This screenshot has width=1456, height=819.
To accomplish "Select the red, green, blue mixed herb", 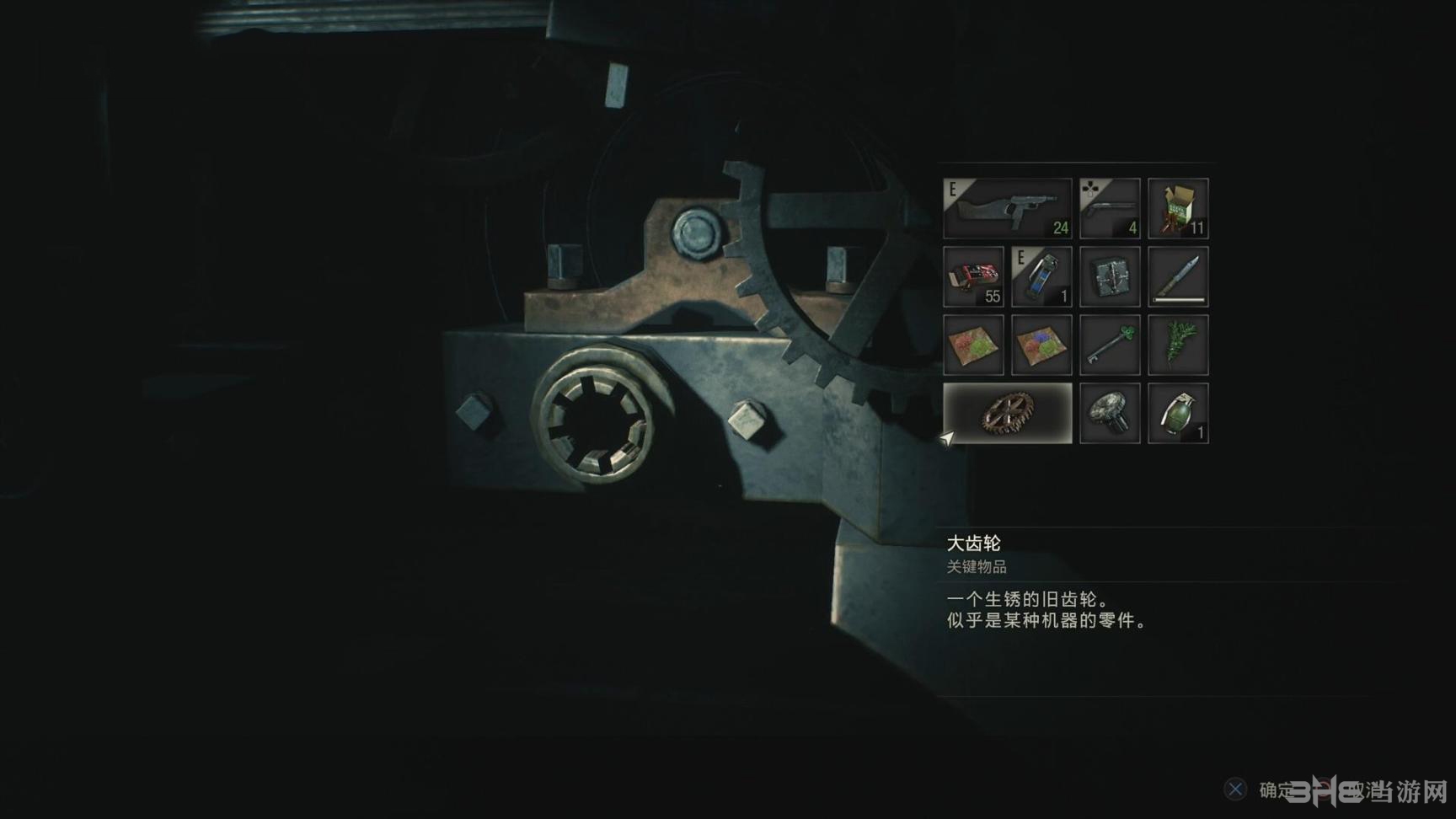I will point(1041,345).
